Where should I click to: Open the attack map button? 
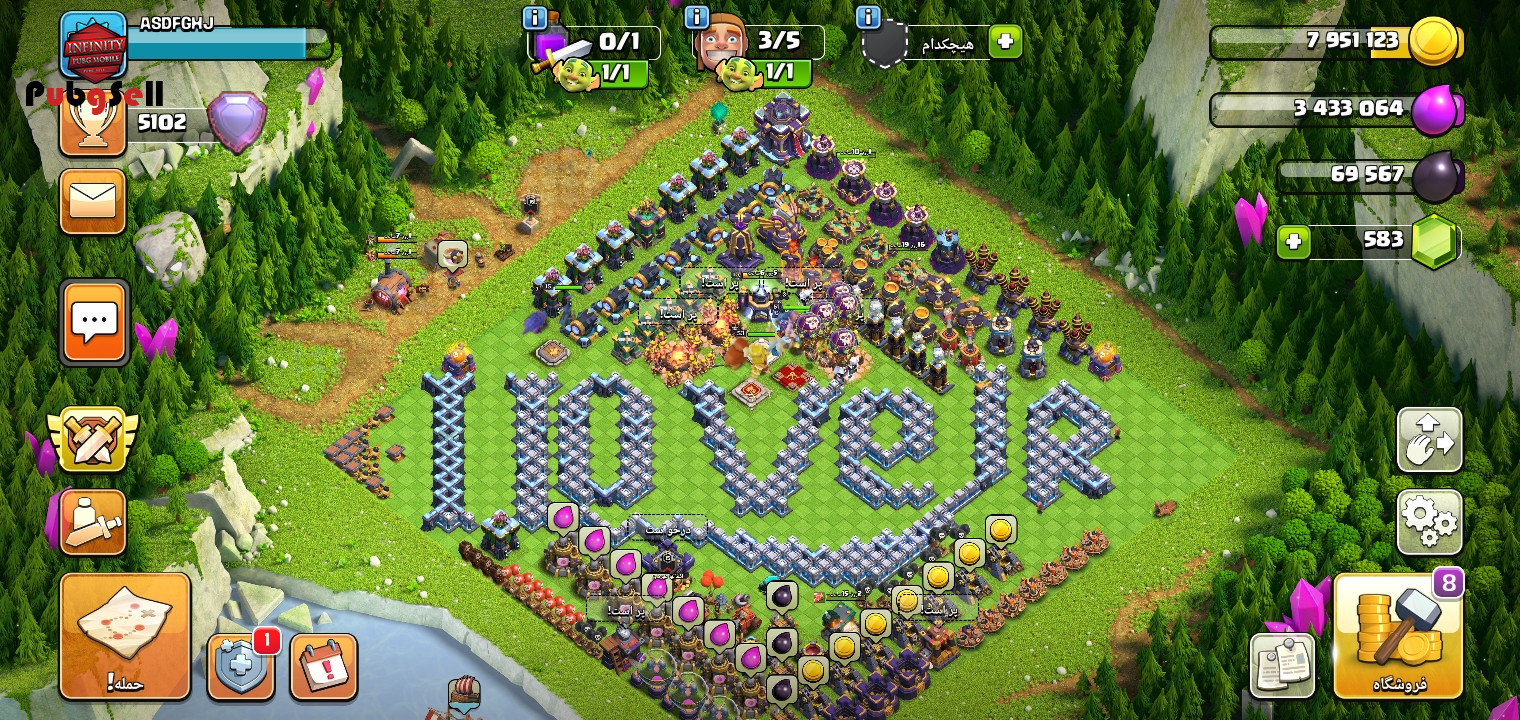tap(125, 636)
